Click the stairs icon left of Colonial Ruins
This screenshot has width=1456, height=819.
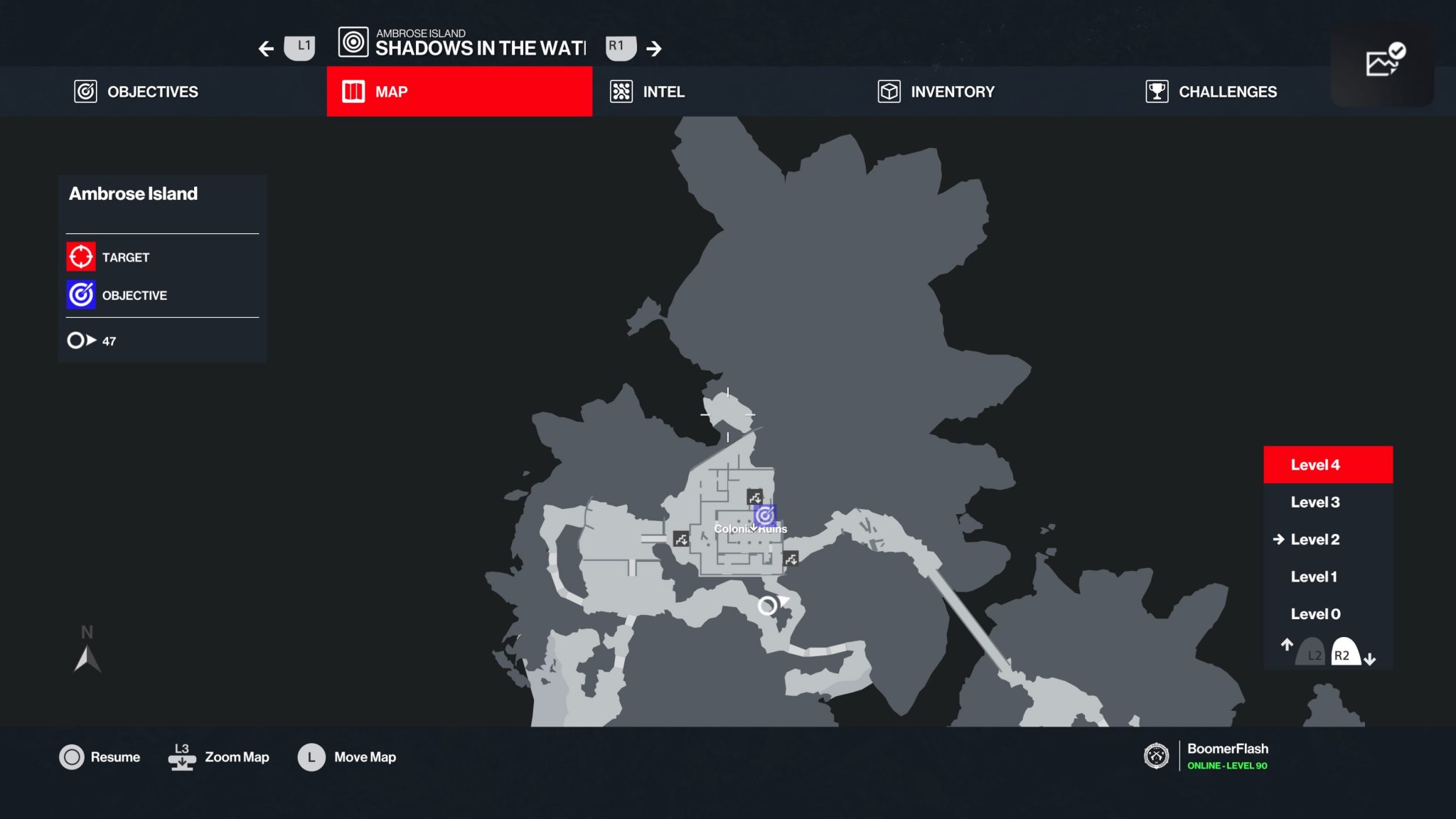pos(680,540)
